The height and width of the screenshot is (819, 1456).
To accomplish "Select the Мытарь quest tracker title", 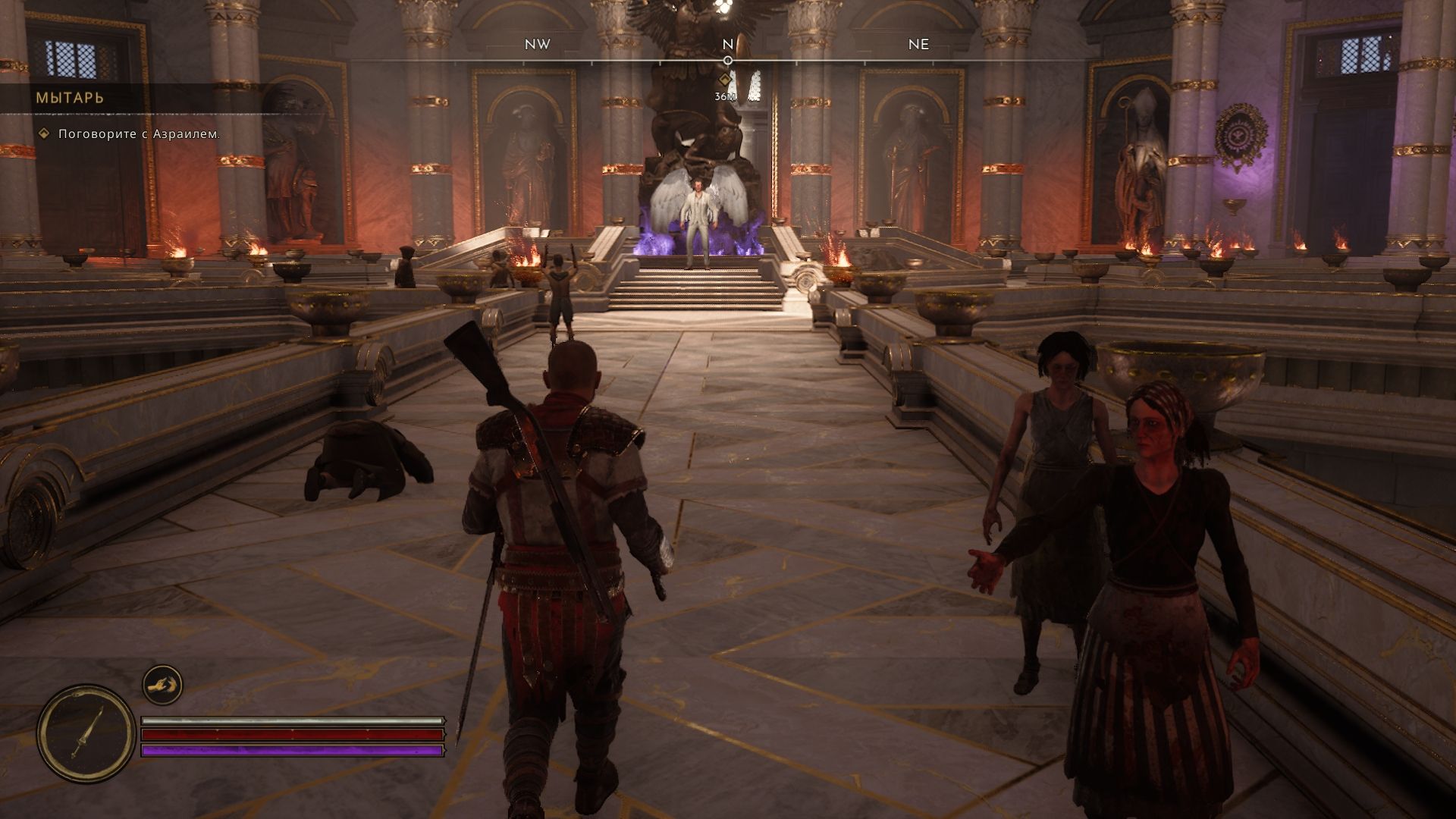I will click(x=70, y=98).
